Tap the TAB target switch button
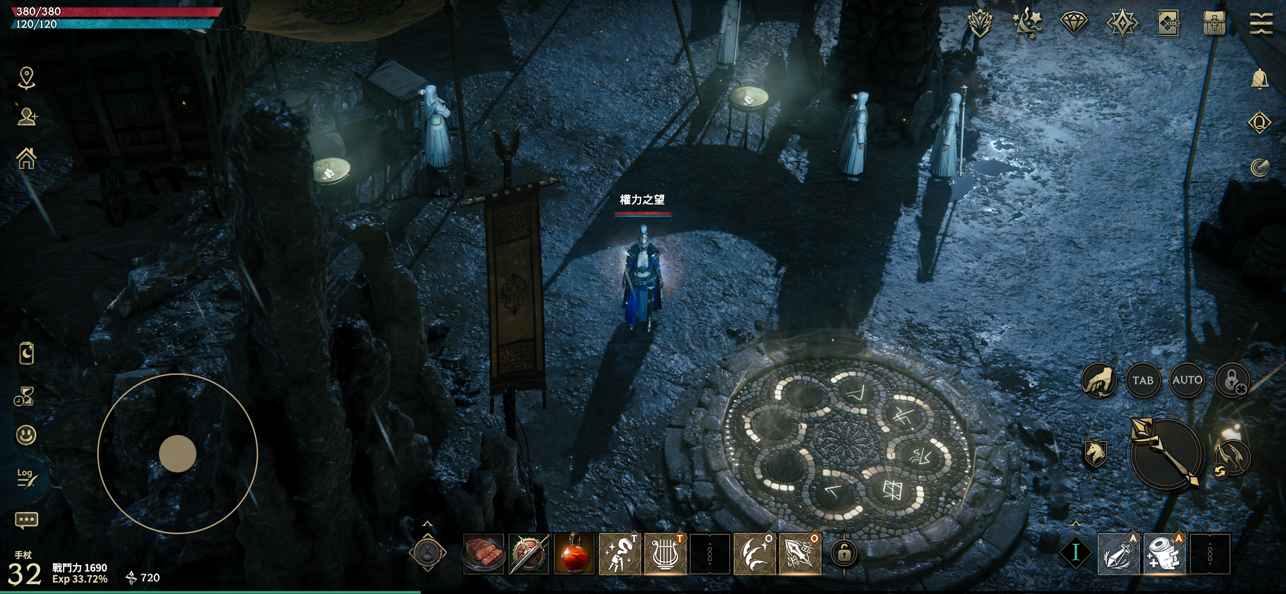 1142,381
